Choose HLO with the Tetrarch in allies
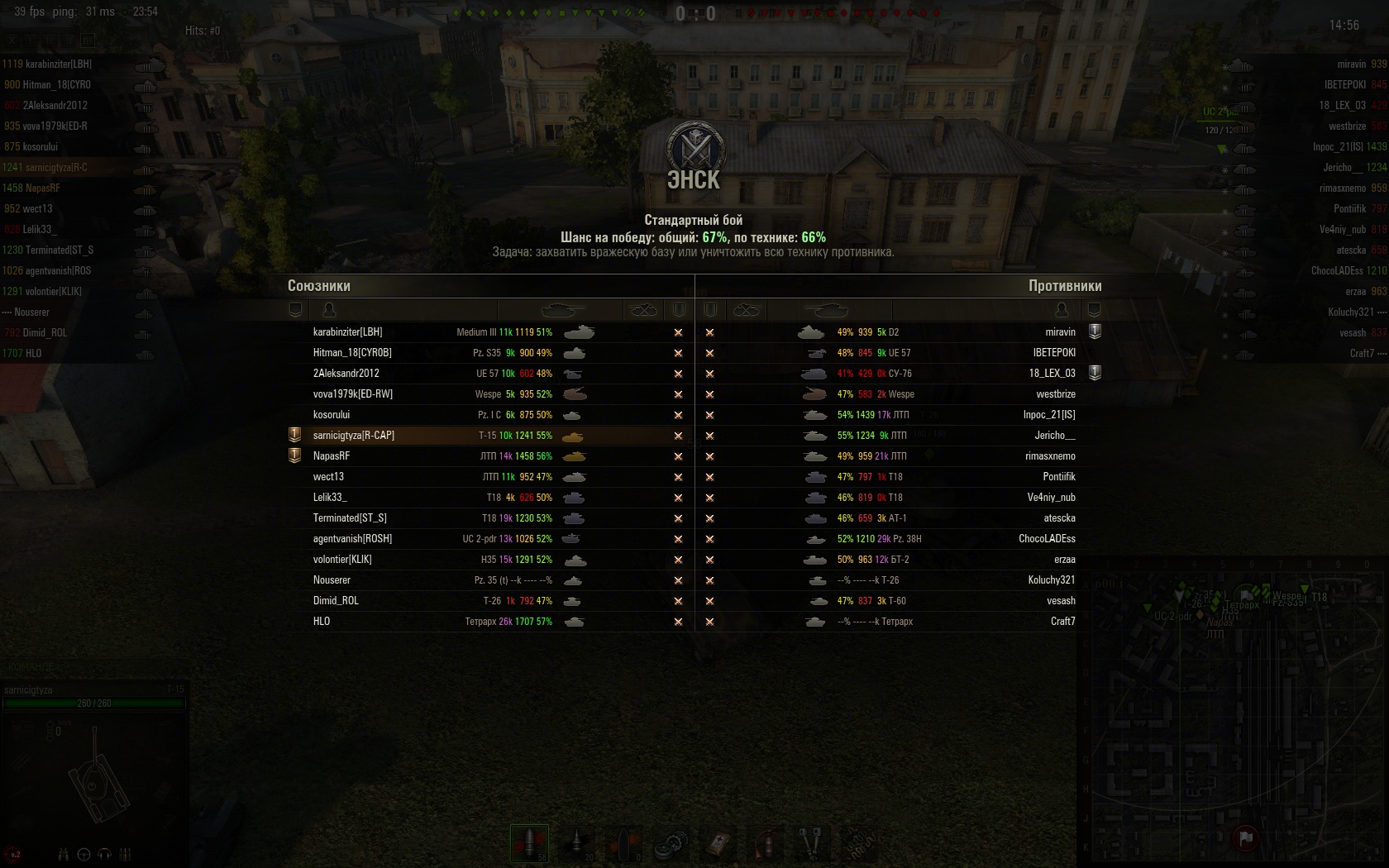 [322, 622]
